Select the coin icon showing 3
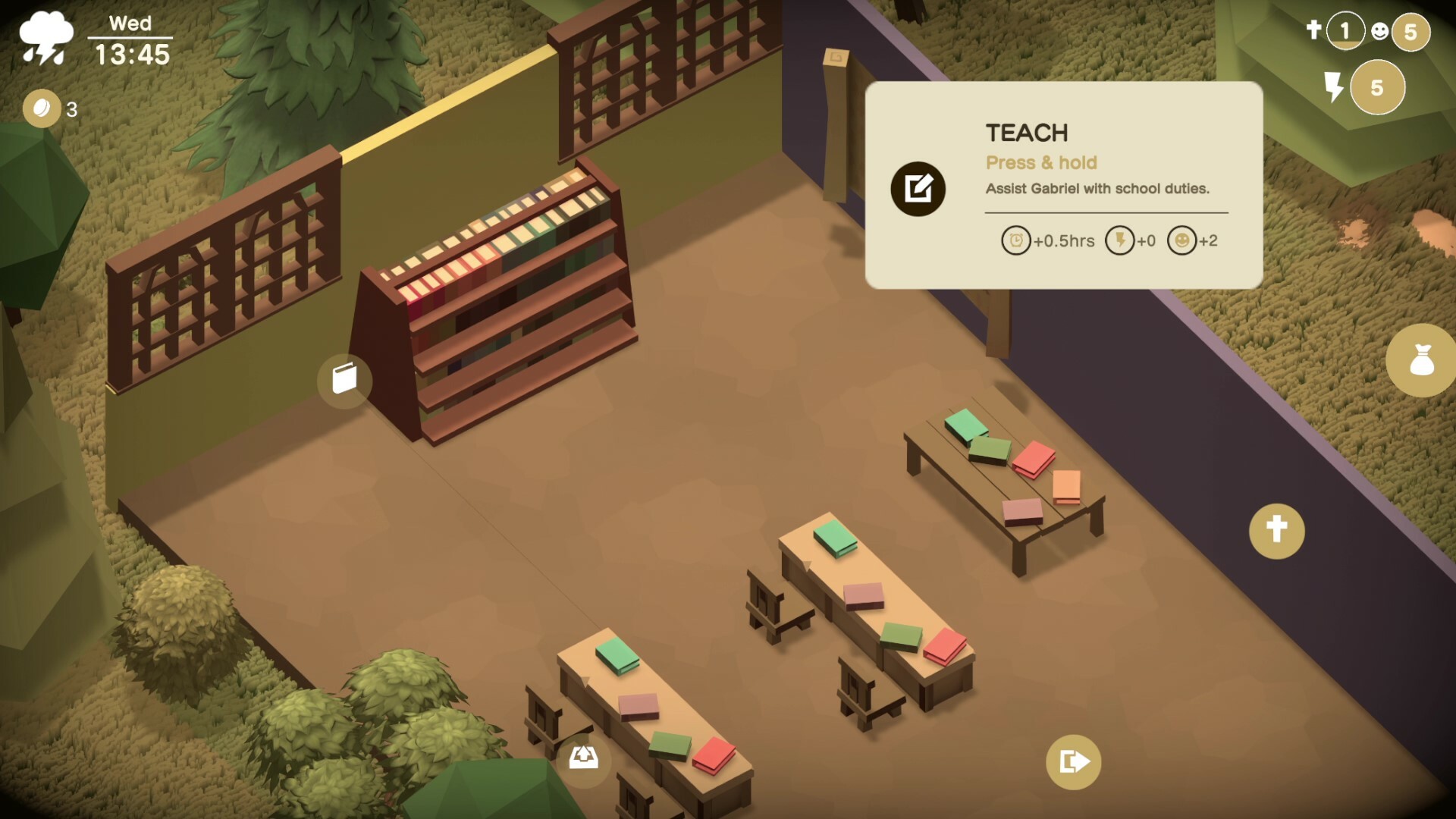 (x=43, y=108)
